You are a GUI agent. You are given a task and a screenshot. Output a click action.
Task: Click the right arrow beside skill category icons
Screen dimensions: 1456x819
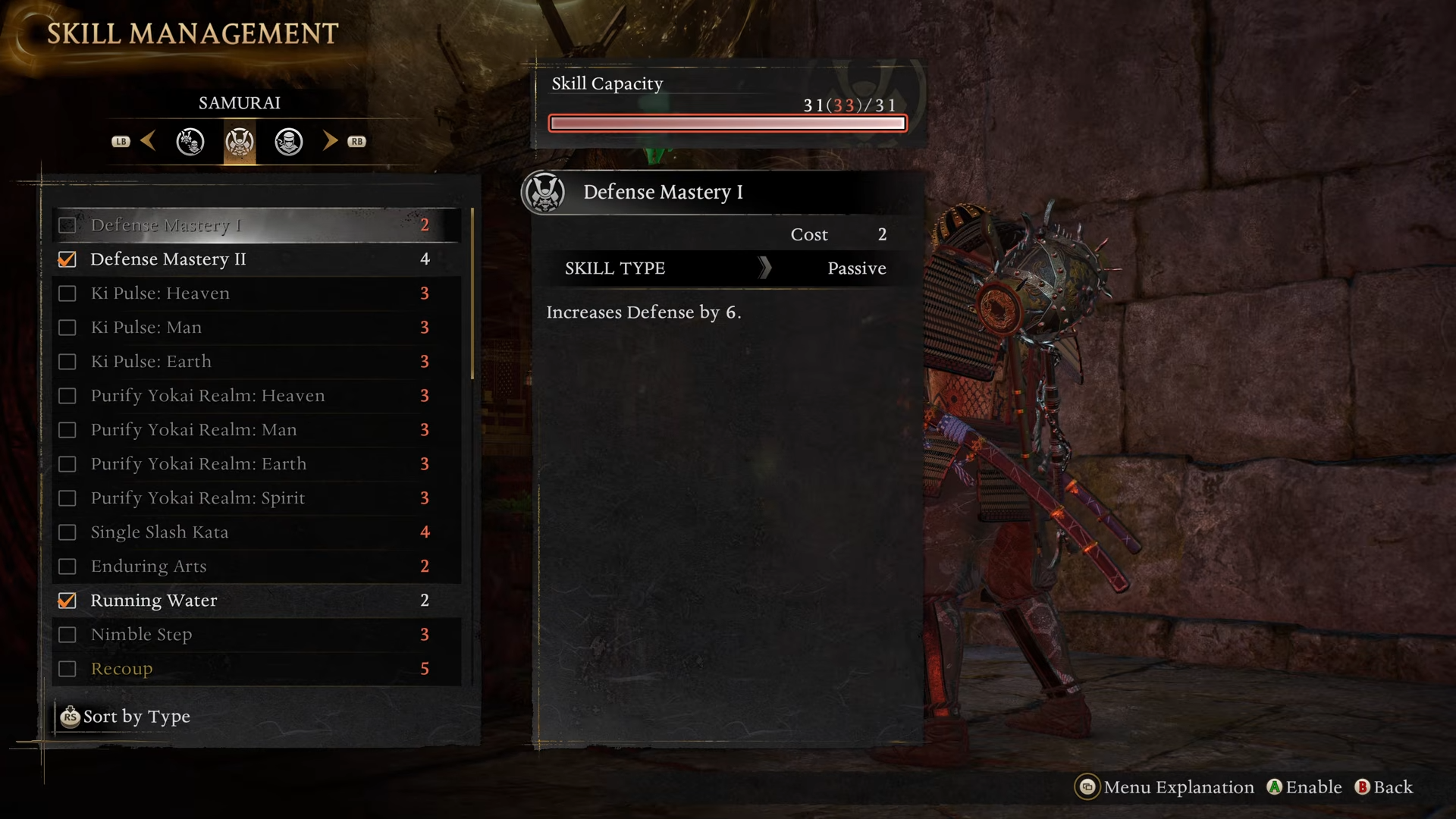tap(330, 141)
